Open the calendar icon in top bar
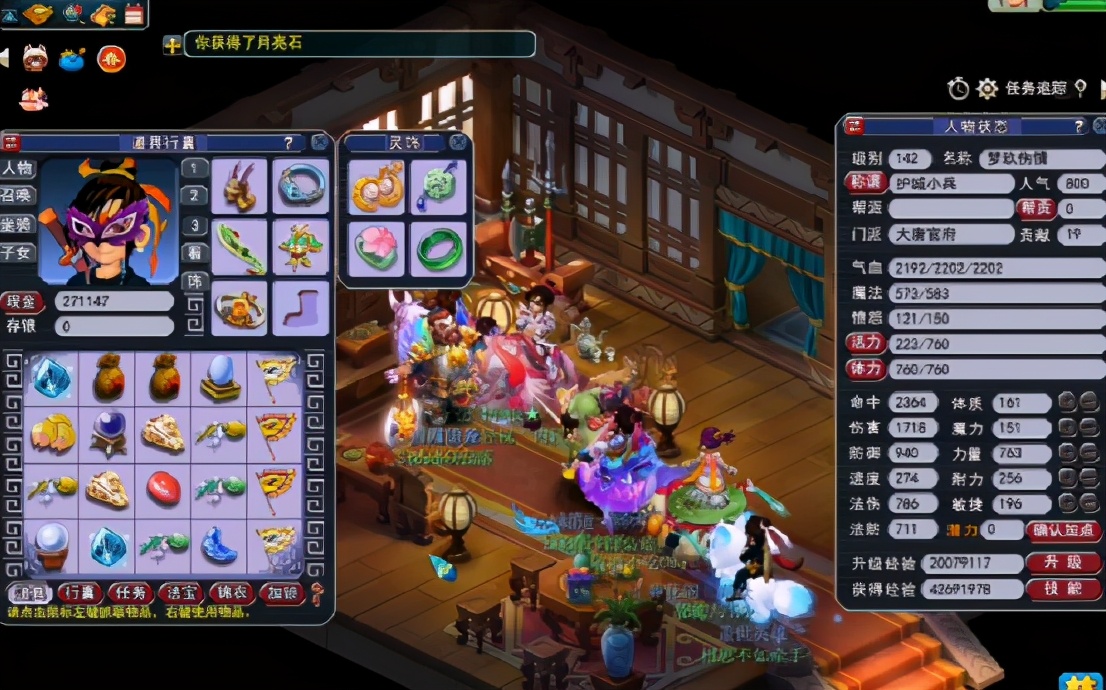Image resolution: width=1106 pixels, height=690 pixels. coord(133,14)
